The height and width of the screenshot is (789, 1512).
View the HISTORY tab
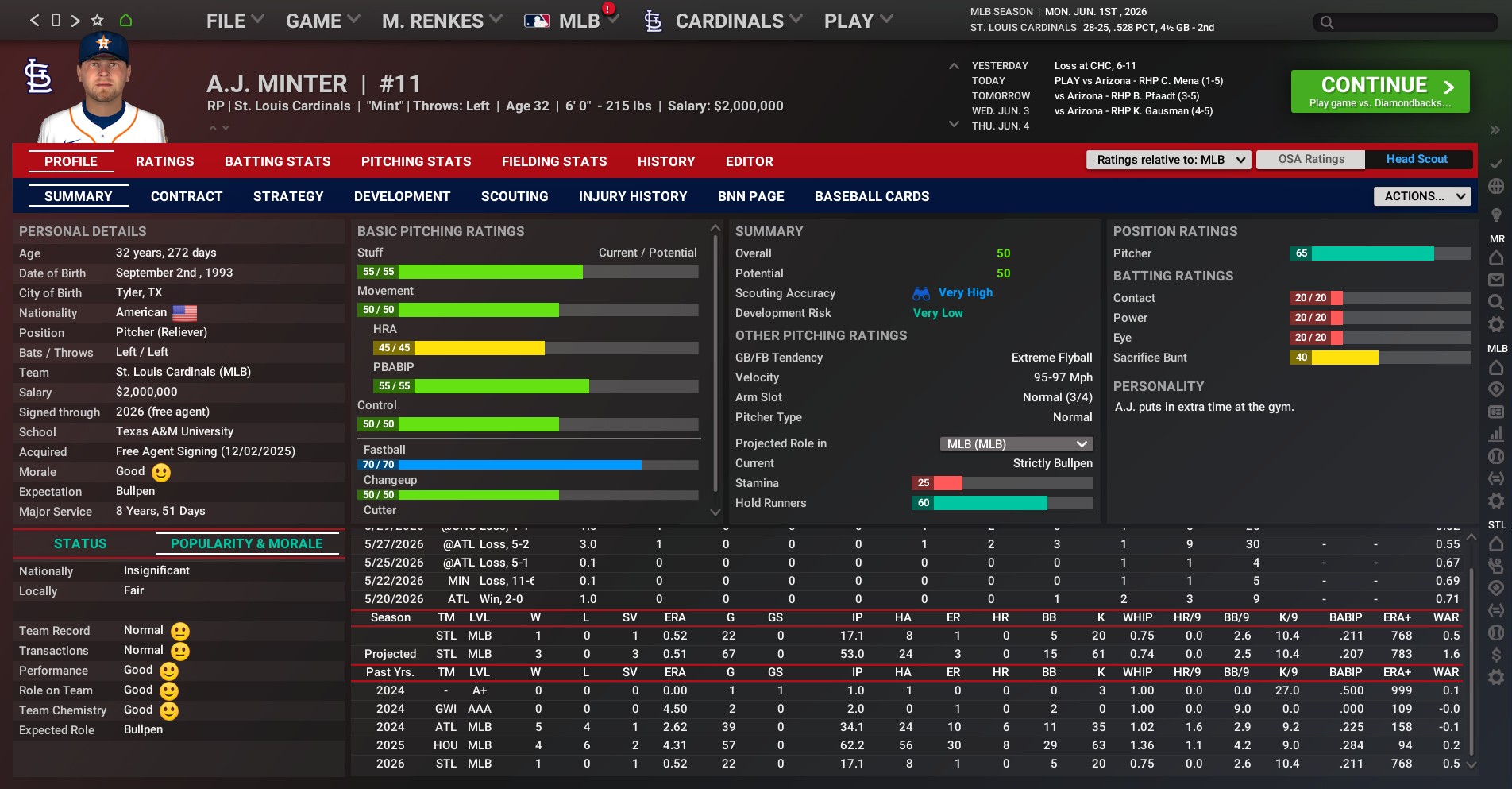tap(665, 161)
